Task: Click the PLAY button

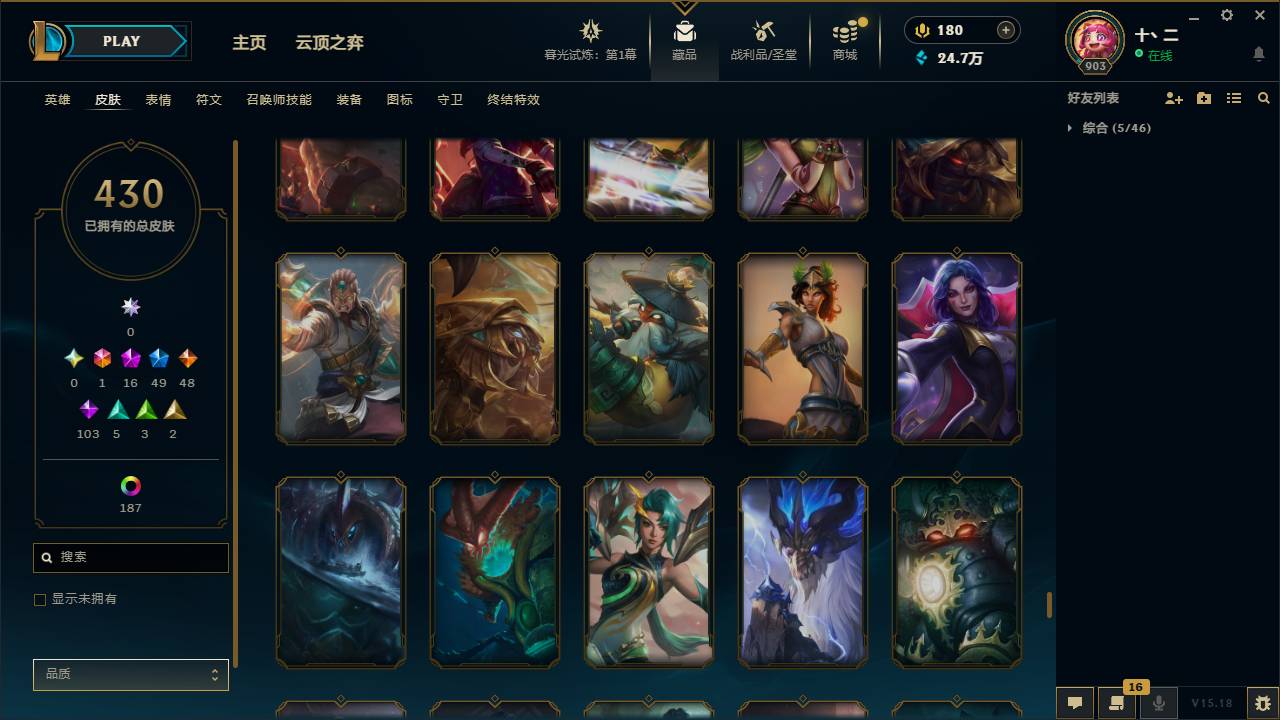Action: 121,41
